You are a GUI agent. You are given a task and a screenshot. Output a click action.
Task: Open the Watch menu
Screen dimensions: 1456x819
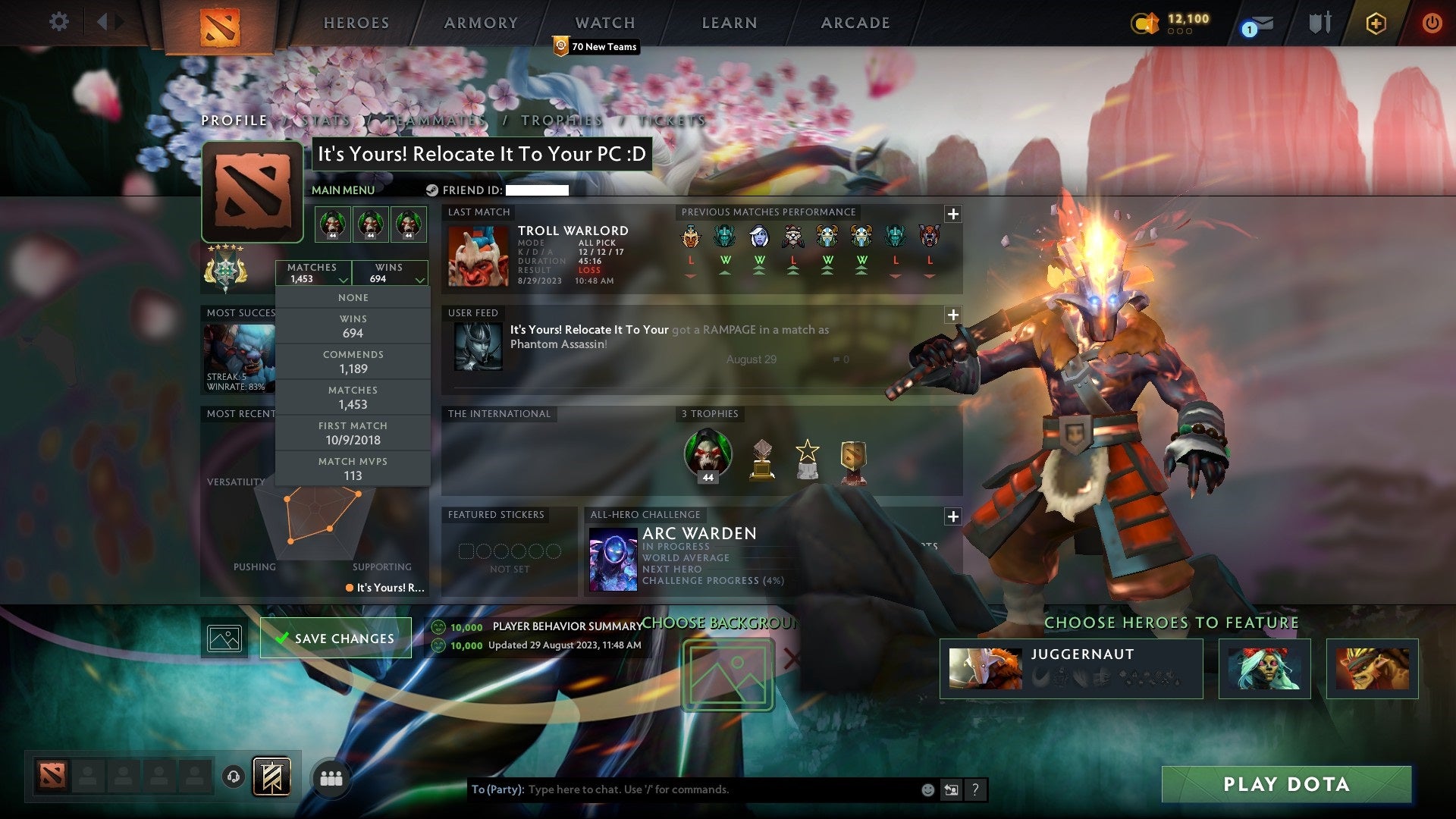click(x=604, y=23)
